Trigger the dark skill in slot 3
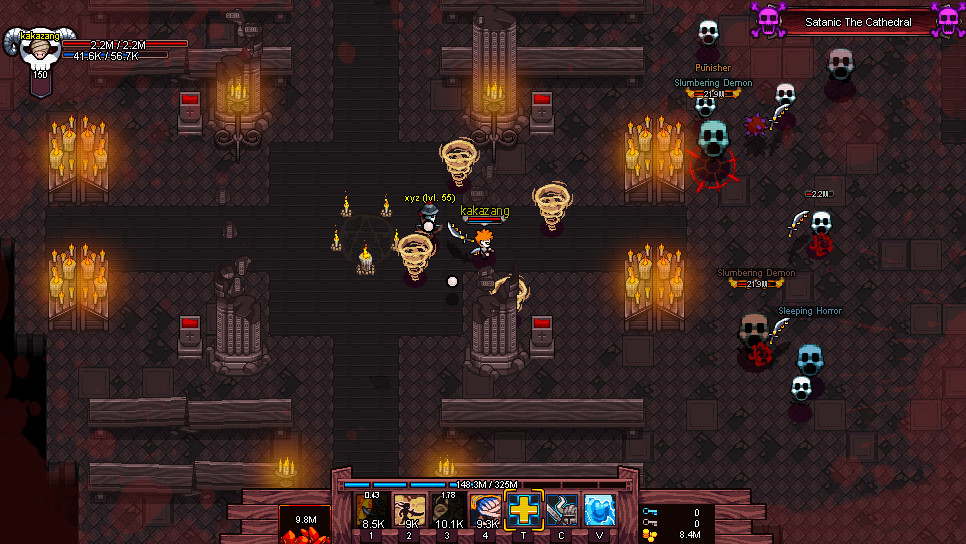The width and height of the screenshot is (966, 544). tap(448, 510)
